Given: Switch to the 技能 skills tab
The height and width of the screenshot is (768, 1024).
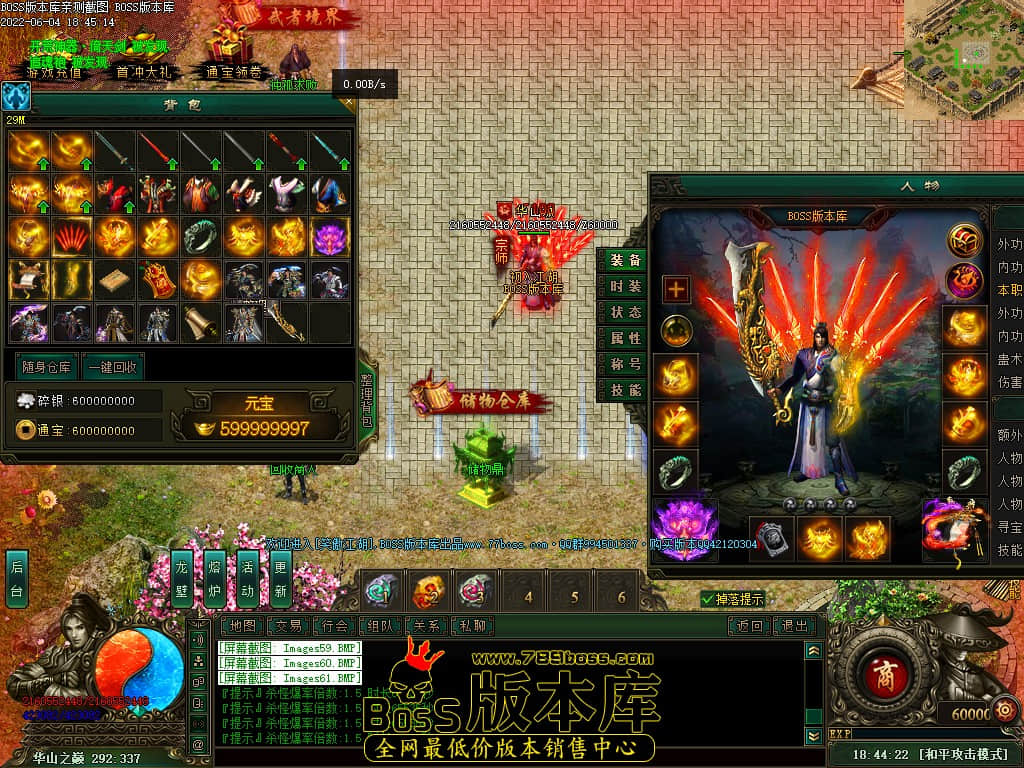Looking at the screenshot, I should pos(625,390).
